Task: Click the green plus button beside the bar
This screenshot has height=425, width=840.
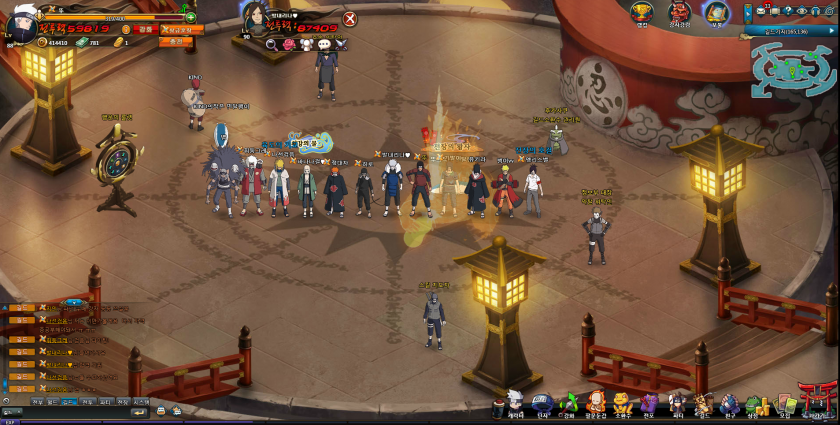Action: tap(190, 17)
